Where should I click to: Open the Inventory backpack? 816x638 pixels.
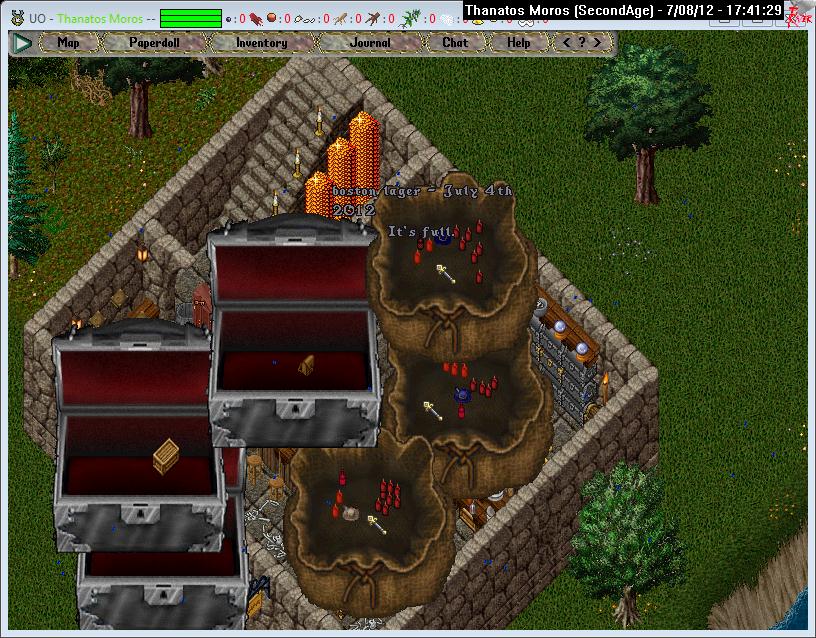click(261, 43)
